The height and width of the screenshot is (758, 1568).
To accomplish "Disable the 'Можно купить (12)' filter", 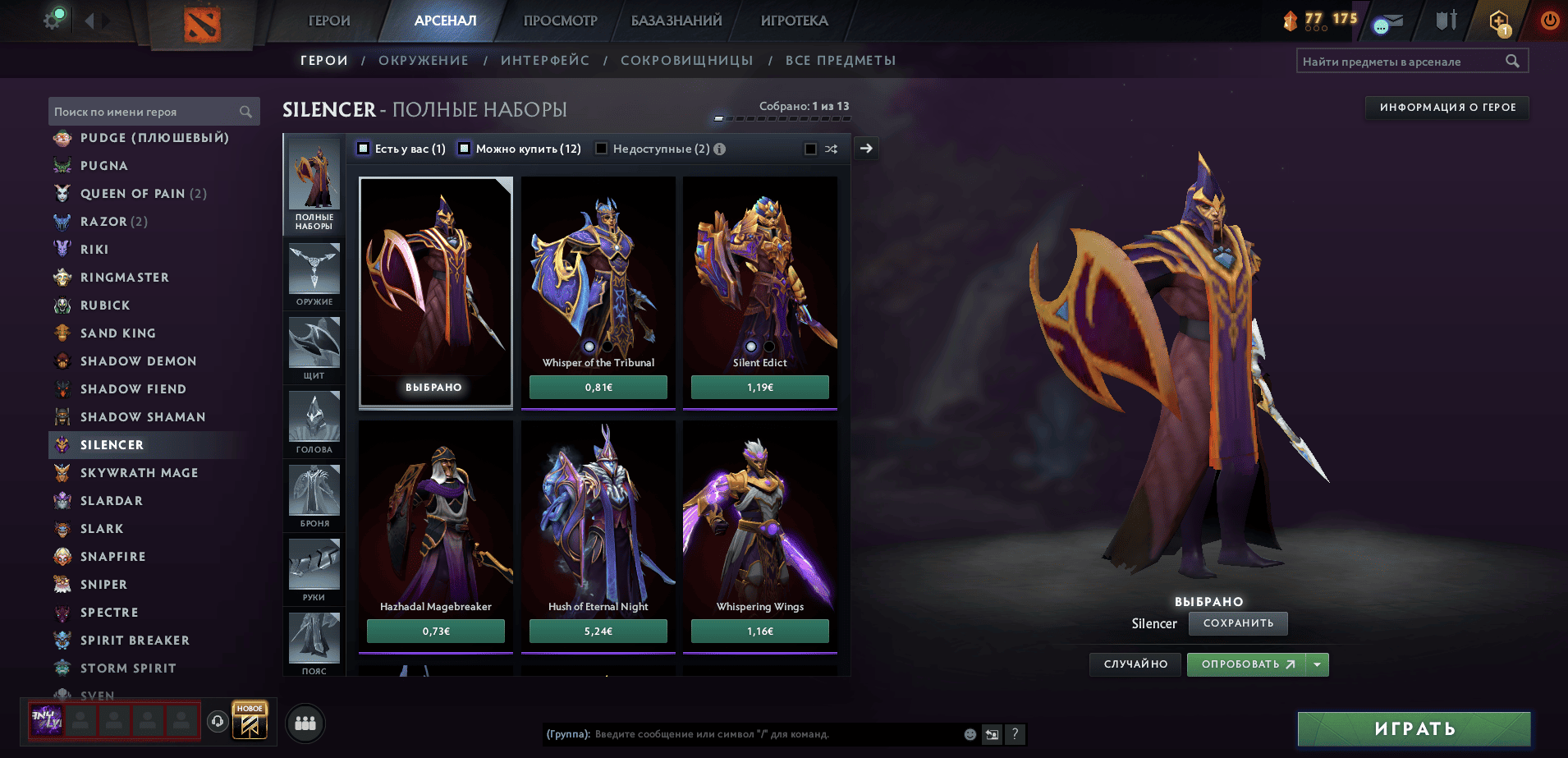I will point(465,149).
